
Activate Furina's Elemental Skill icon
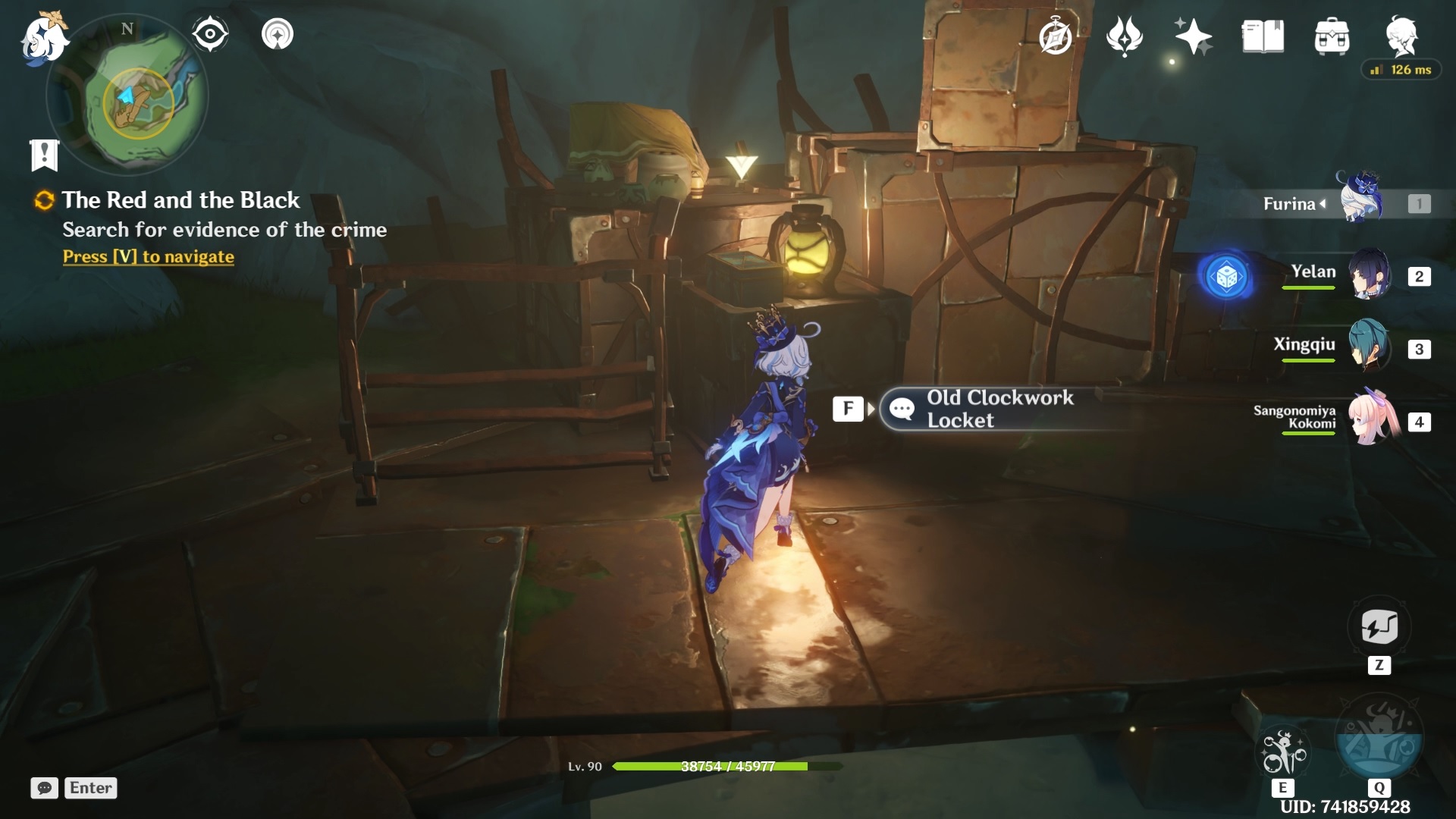1283,752
